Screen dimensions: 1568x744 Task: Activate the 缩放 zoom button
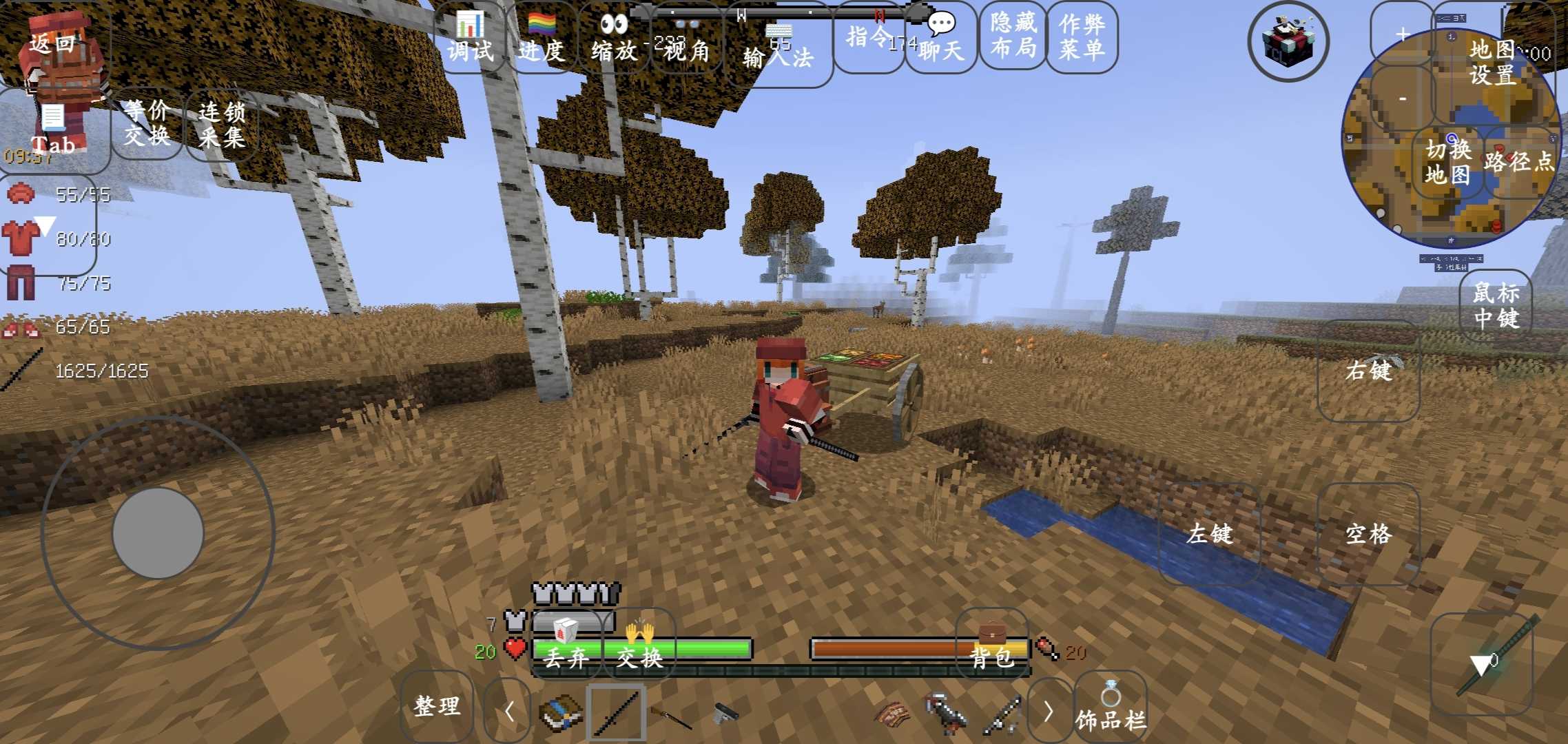tap(614, 39)
